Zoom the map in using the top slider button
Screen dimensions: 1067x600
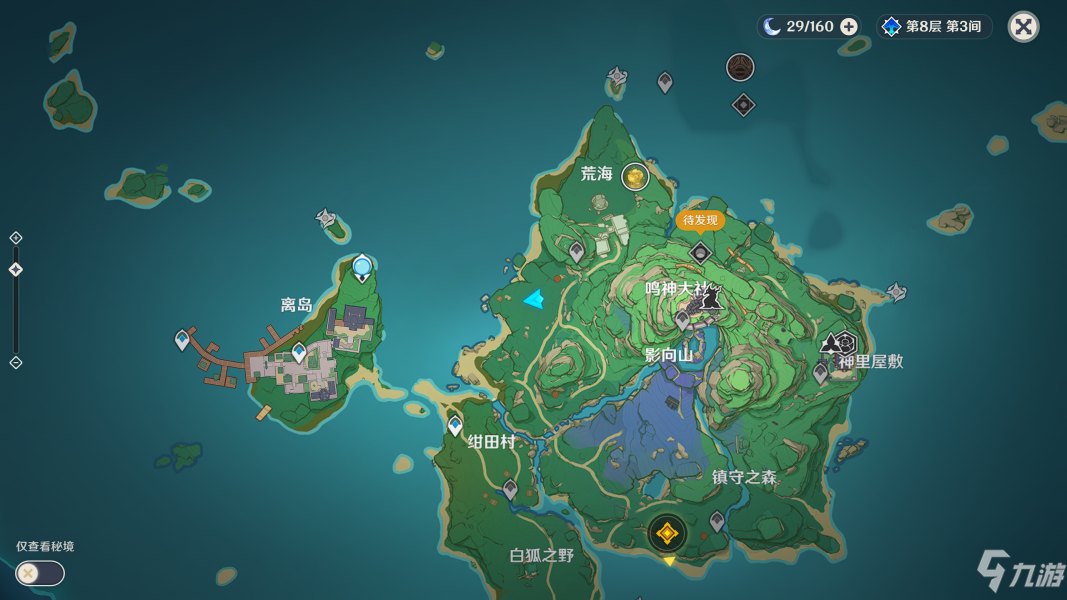[x=16, y=238]
